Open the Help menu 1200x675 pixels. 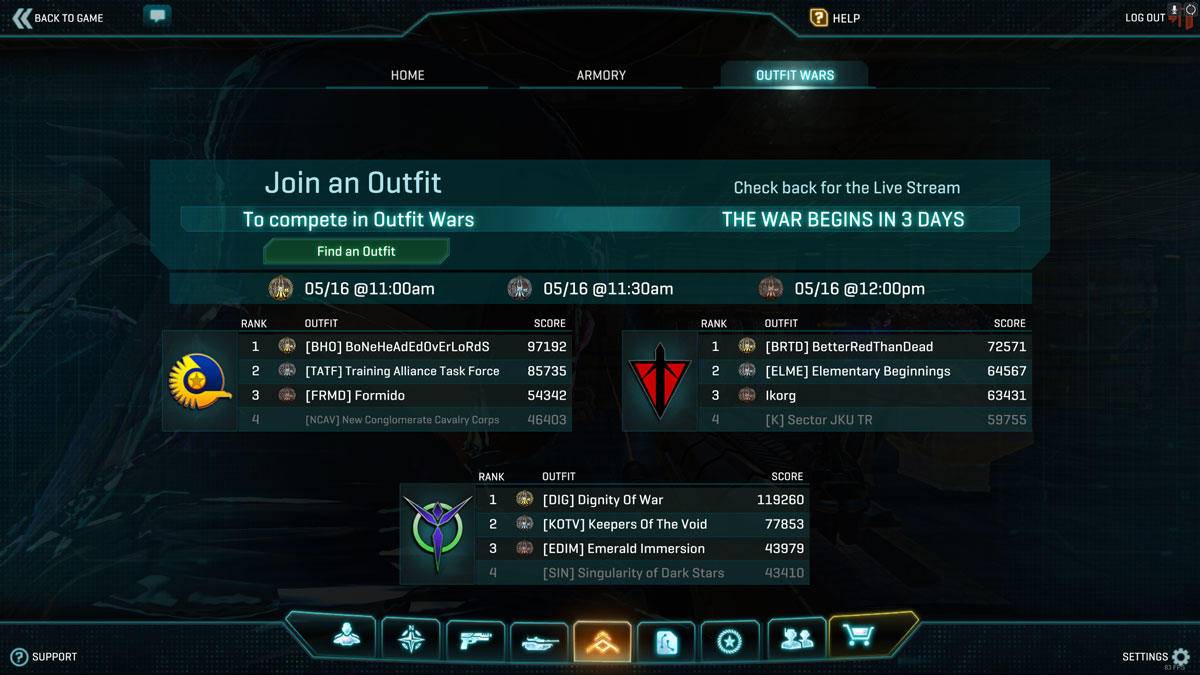(x=835, y=18)
